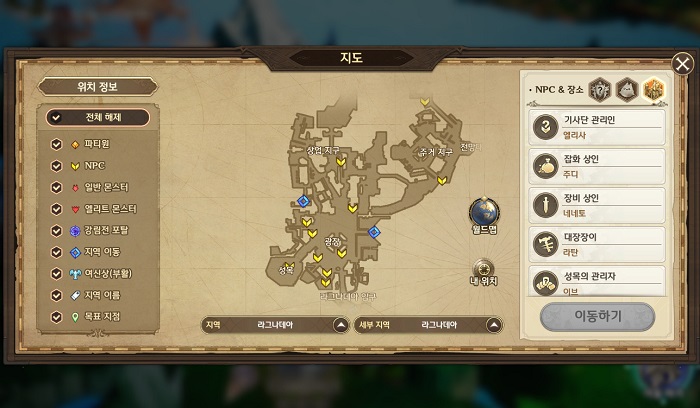Toggle the 지역 이름 filter

coord(57,296)
